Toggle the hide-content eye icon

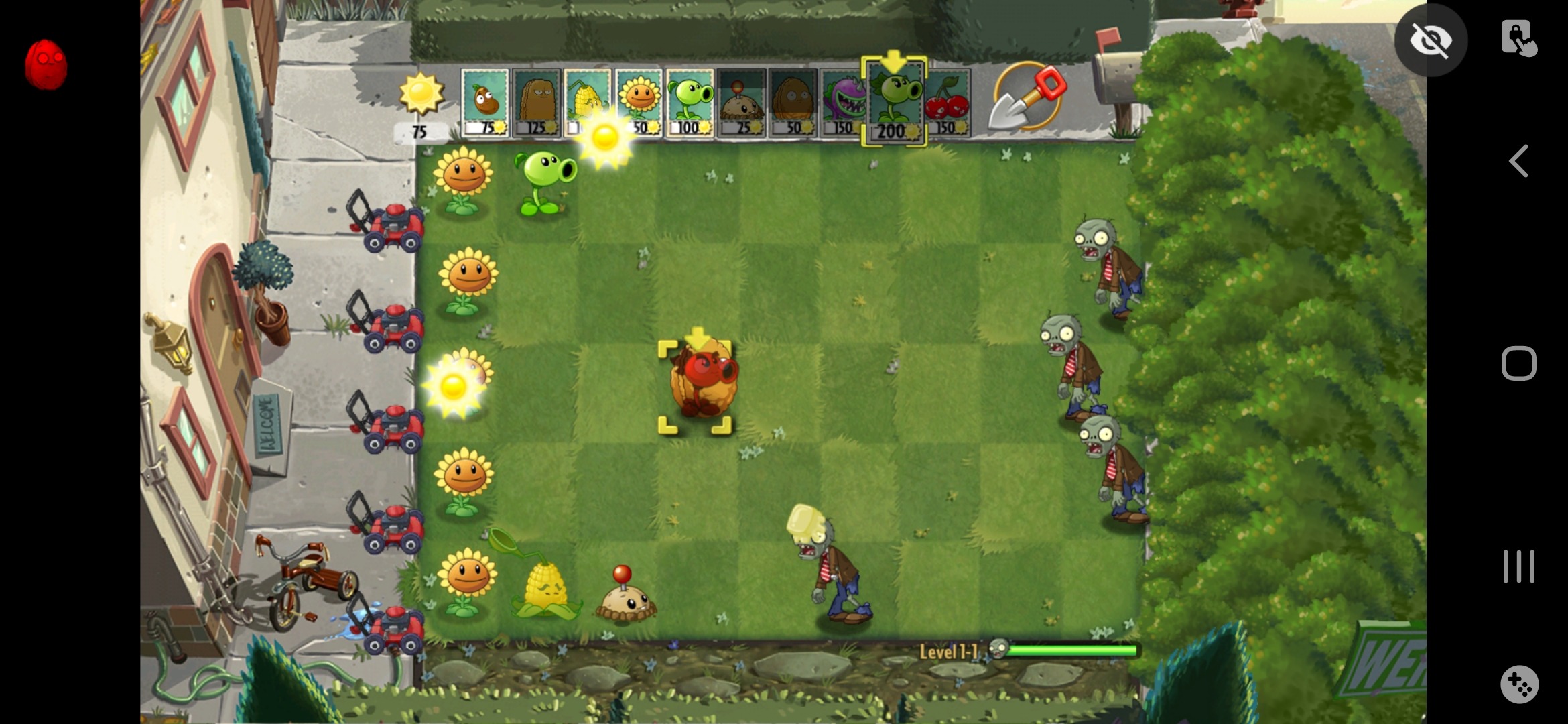[x=1431, y=40]
